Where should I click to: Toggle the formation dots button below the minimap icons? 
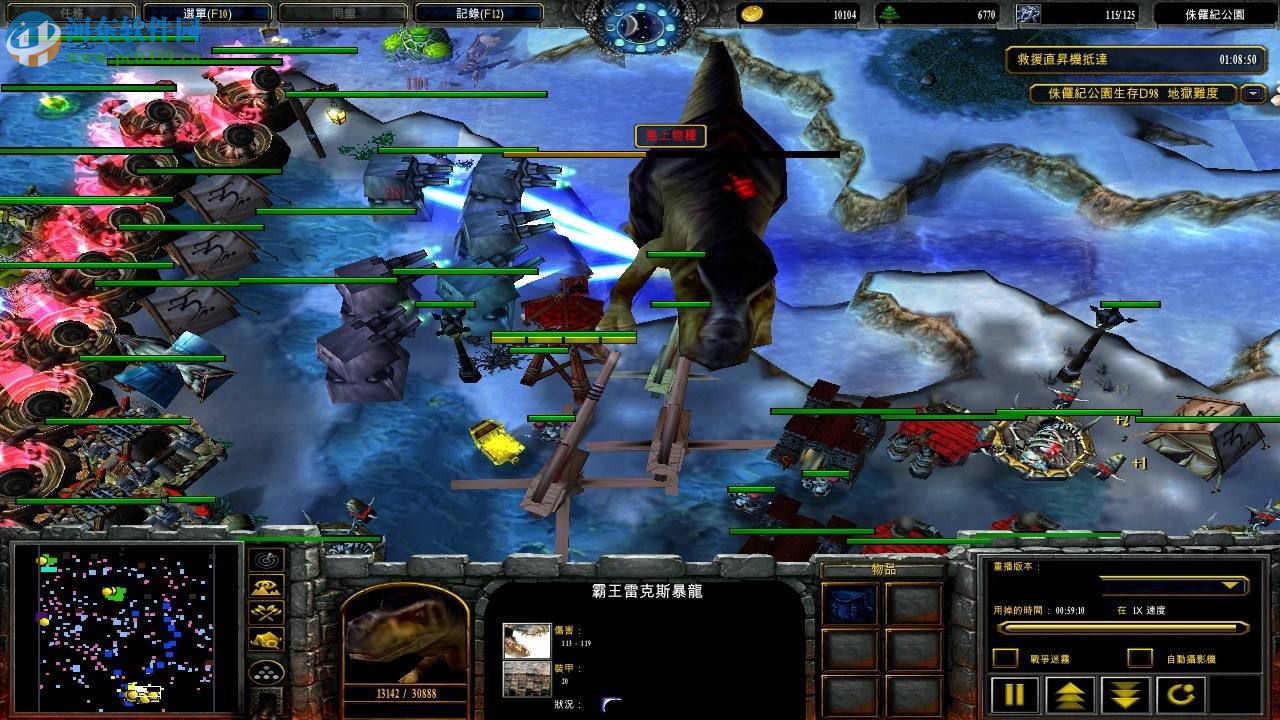coord(265,672)
